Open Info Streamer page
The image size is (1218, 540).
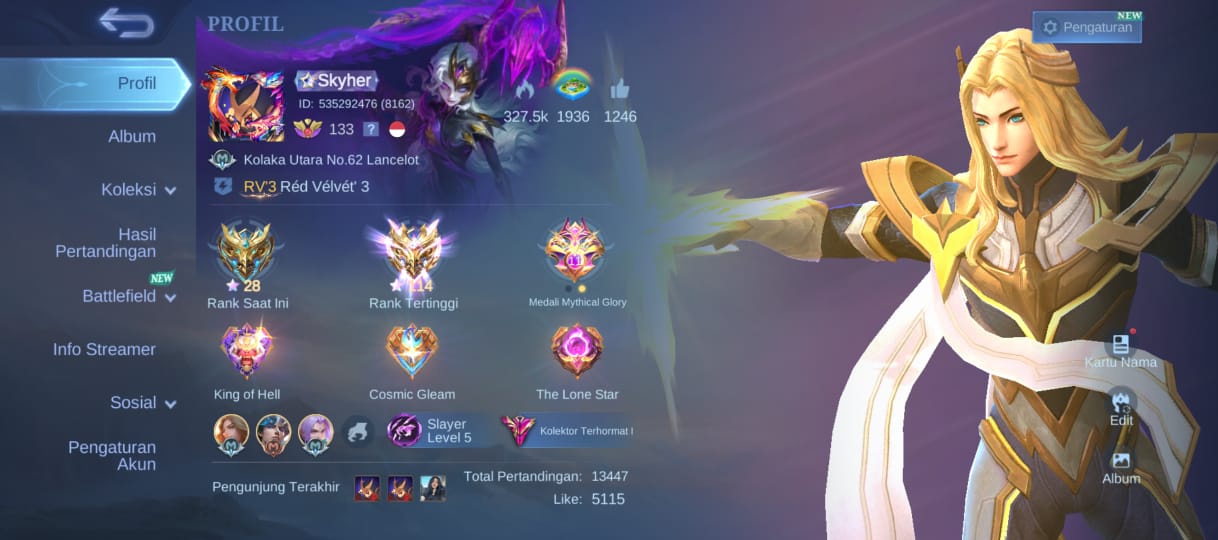point(104,349)
